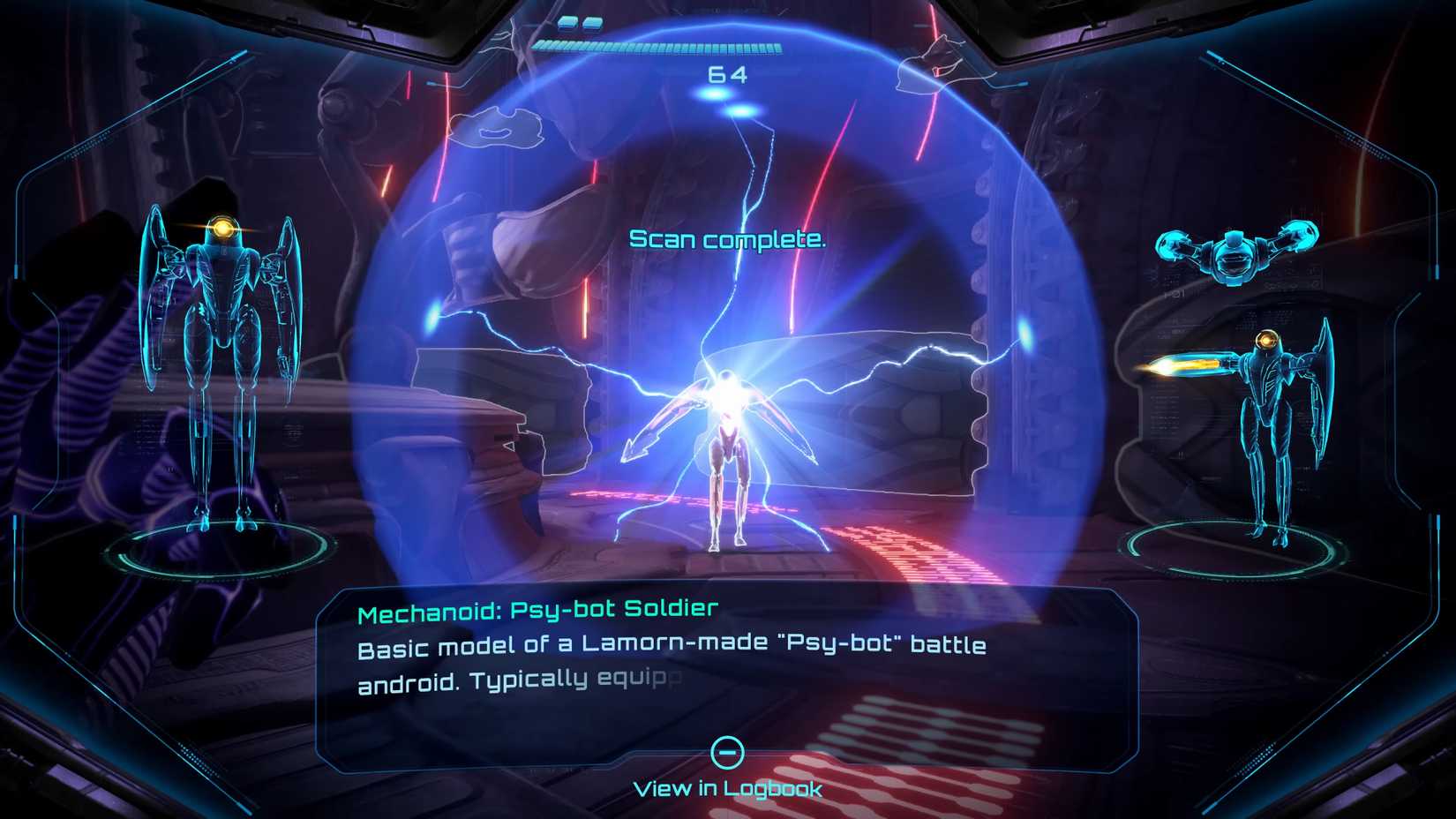Screen dimensions: 1456x819
Task: Click the Psy-bot arm-cannon diagram top right
Action: point(1234,256)
